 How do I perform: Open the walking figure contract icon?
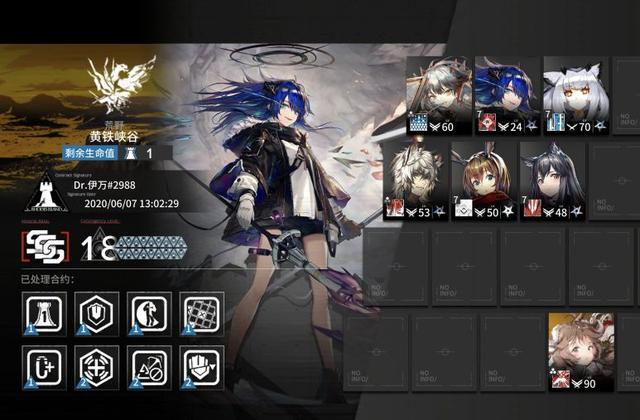tap(149, 314)
